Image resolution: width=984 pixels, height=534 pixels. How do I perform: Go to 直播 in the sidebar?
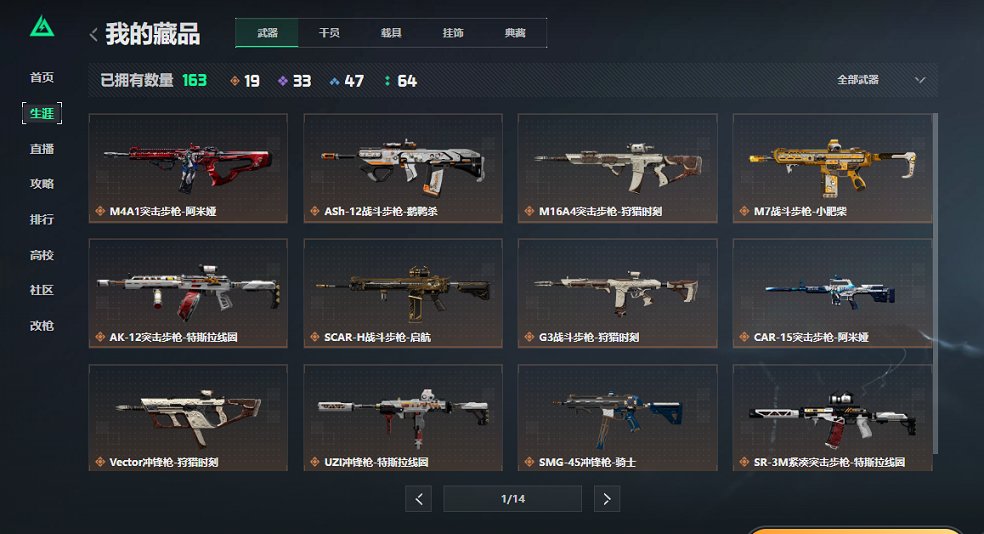(x=42, y=149)
